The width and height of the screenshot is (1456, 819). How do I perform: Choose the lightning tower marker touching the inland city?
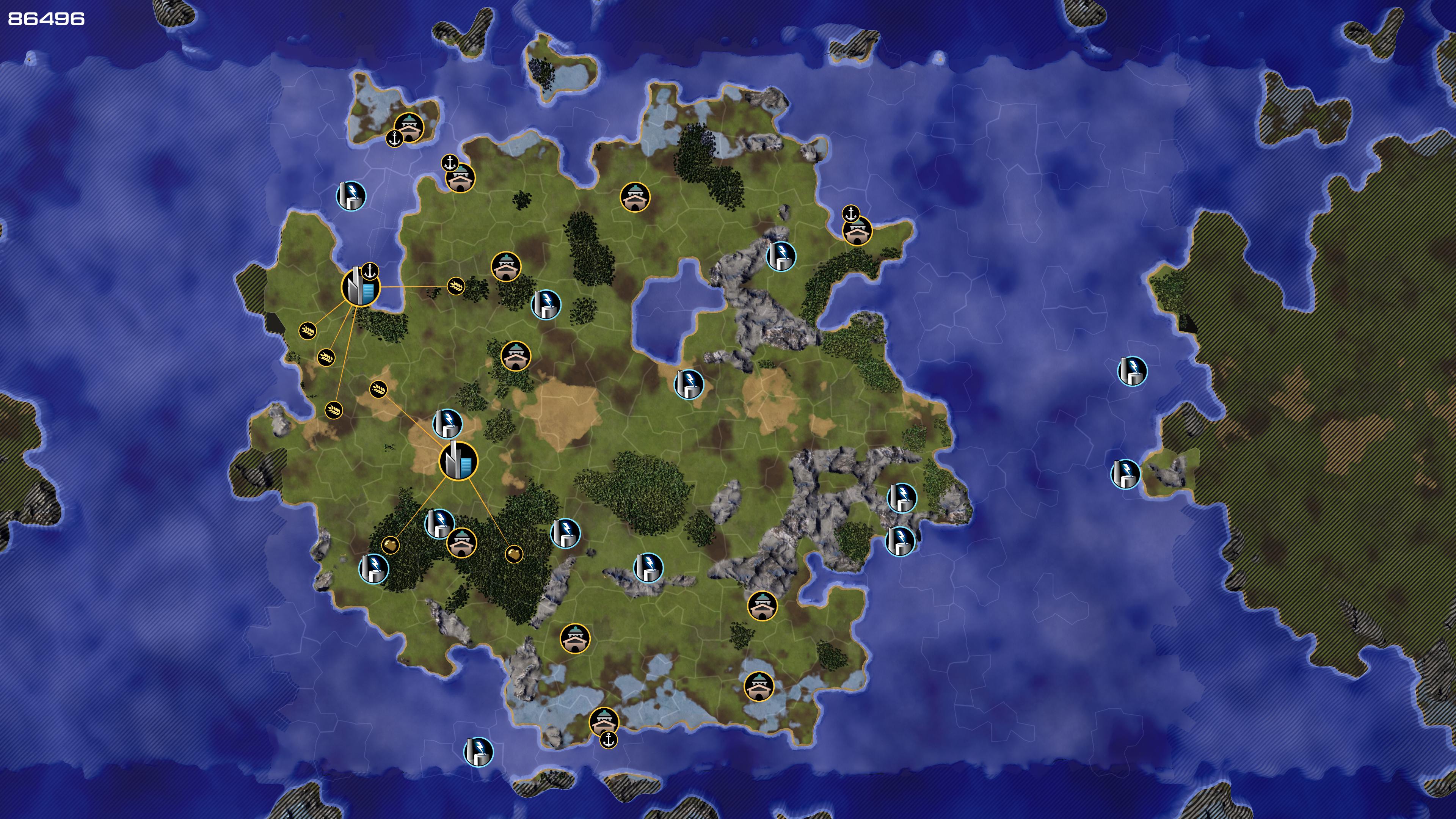[447, 424]
